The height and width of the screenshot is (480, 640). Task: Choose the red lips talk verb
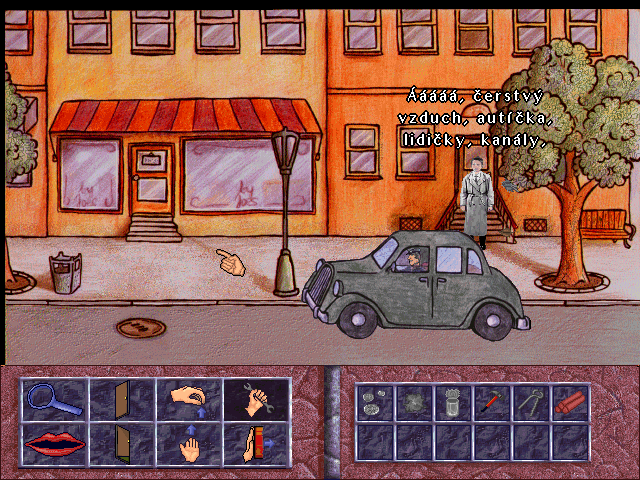[53, 444]
